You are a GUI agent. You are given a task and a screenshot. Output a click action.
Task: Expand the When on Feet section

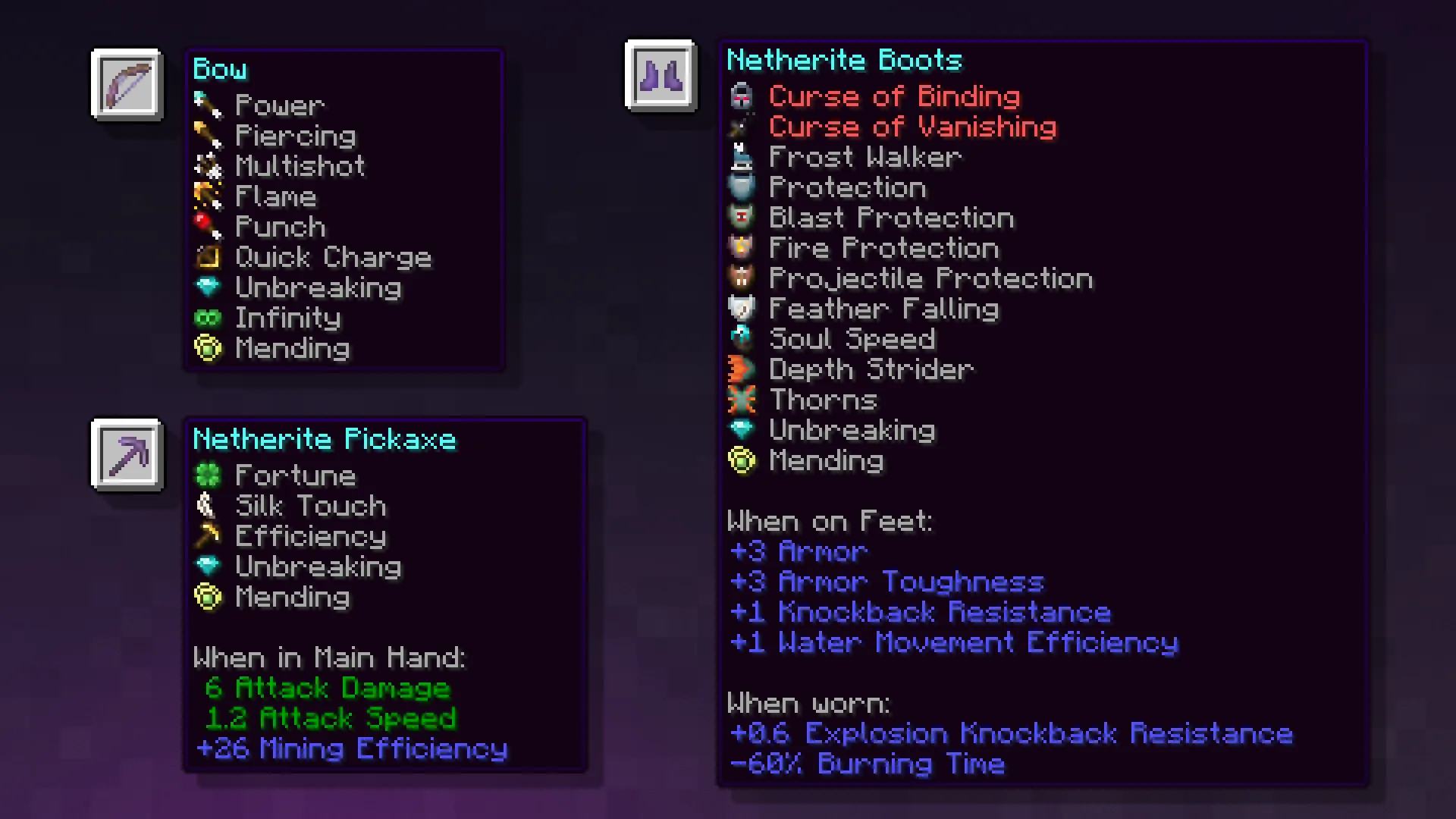(830, 521)
